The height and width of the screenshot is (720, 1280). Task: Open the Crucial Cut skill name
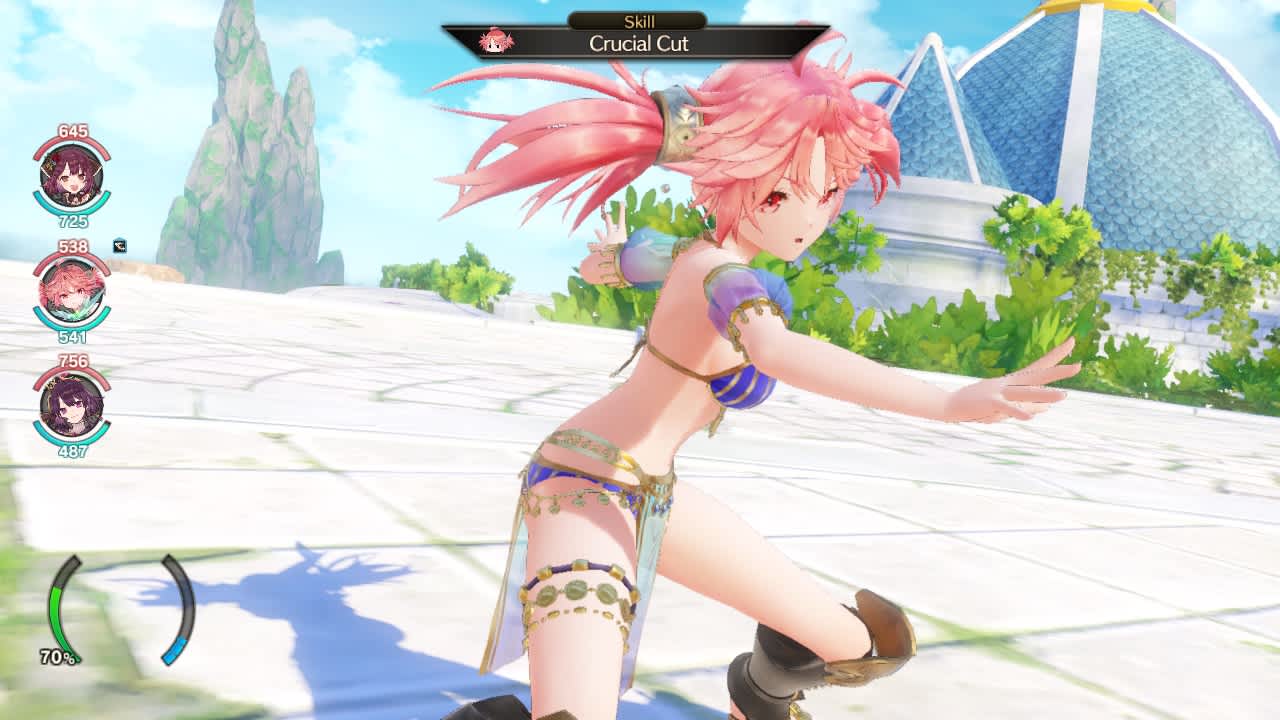(x=640, y=44)
